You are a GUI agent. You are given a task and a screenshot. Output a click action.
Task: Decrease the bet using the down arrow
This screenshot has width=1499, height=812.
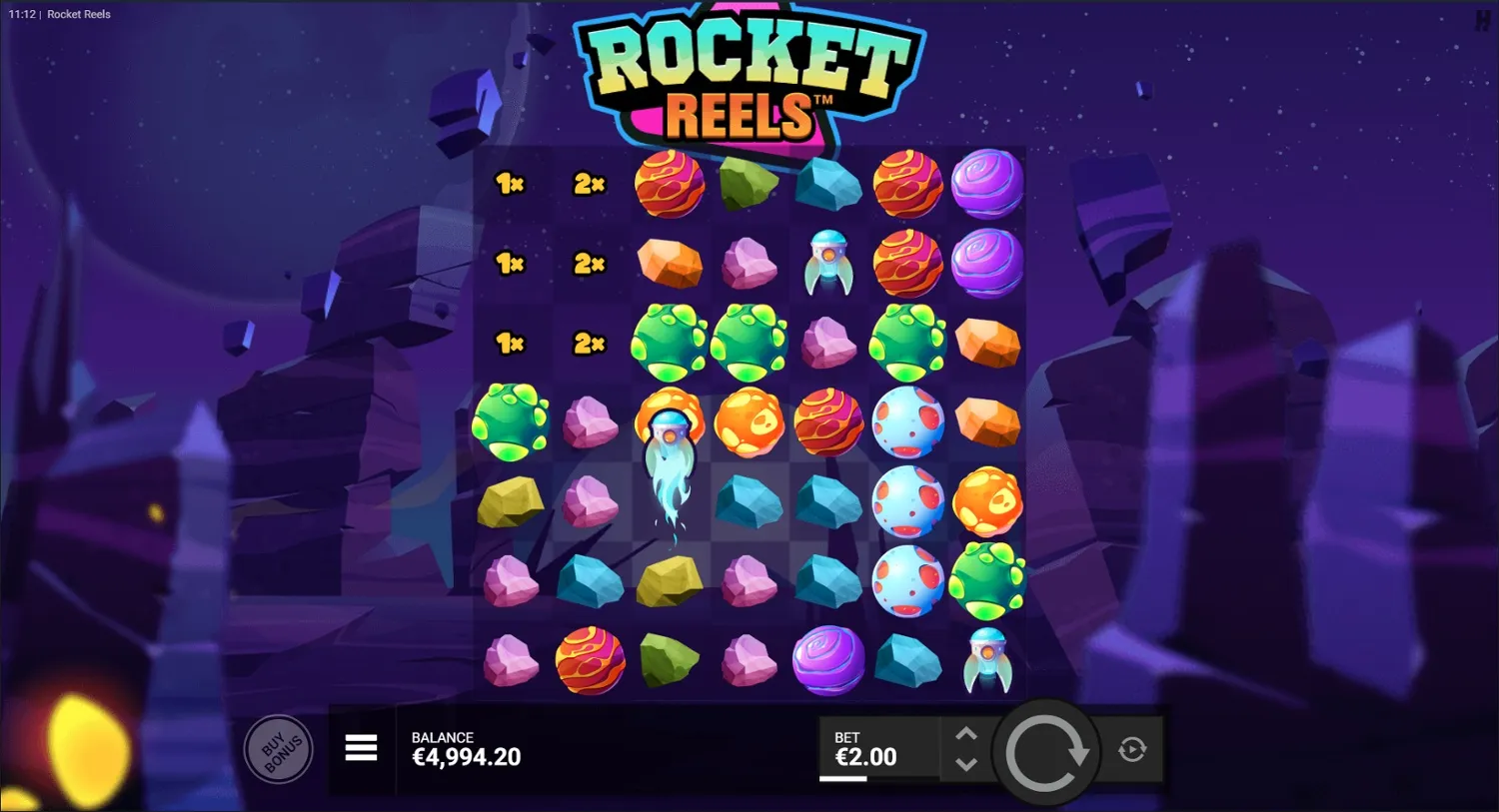coord(966,764)
